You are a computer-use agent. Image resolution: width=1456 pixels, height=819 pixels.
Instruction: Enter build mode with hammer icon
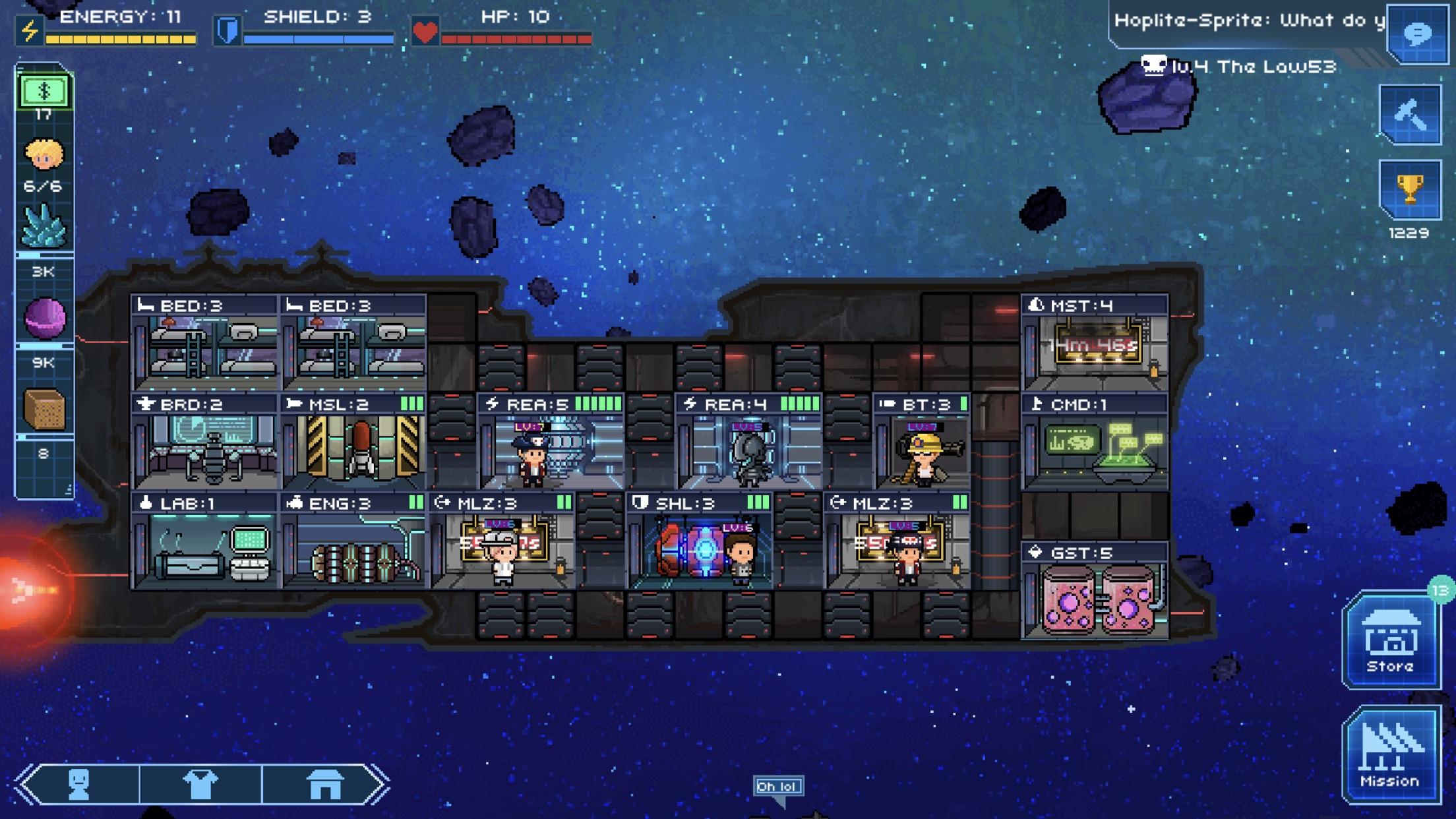pos(1410,114)
